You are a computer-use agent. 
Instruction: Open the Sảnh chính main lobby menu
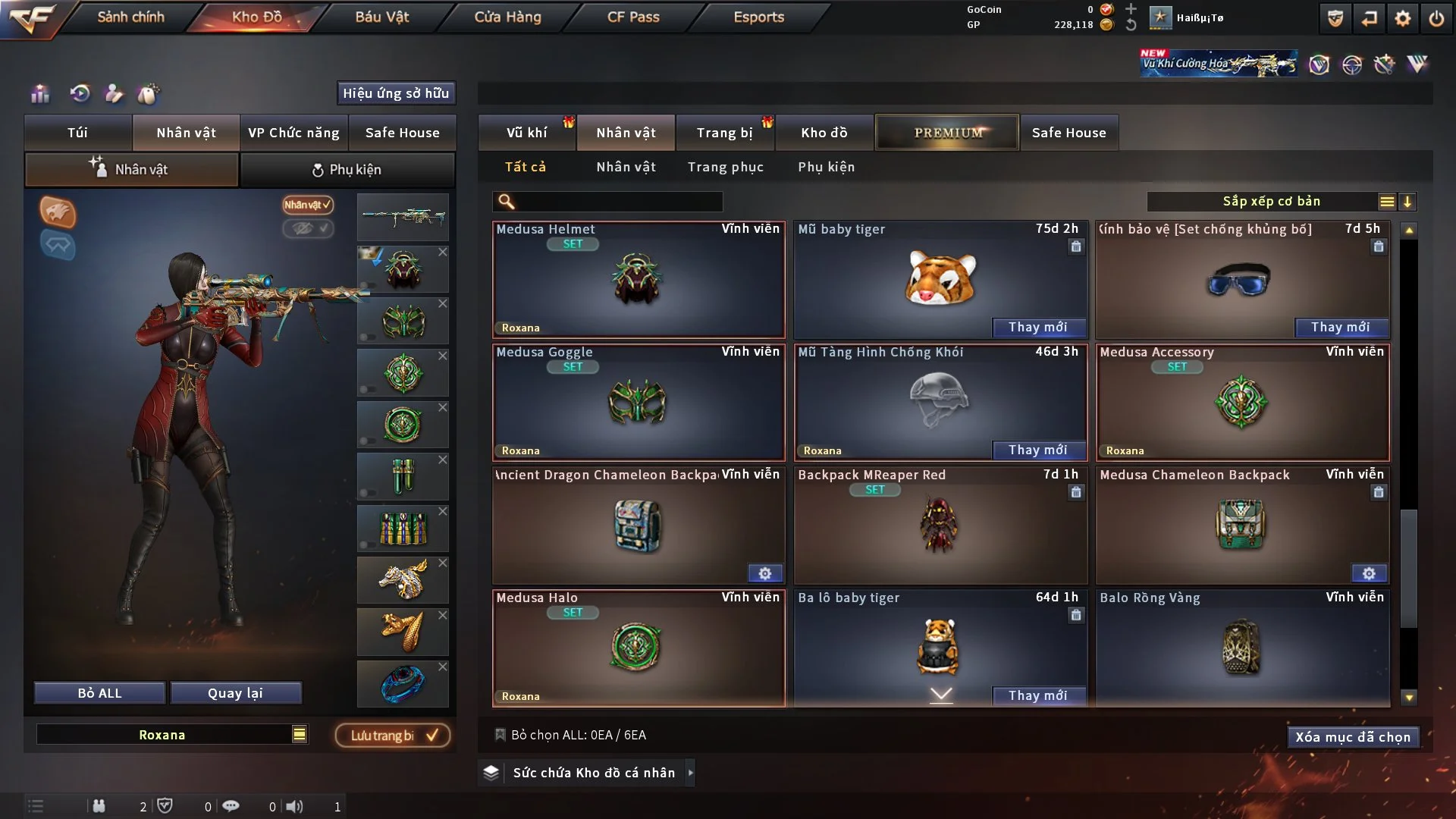point(130,17)
